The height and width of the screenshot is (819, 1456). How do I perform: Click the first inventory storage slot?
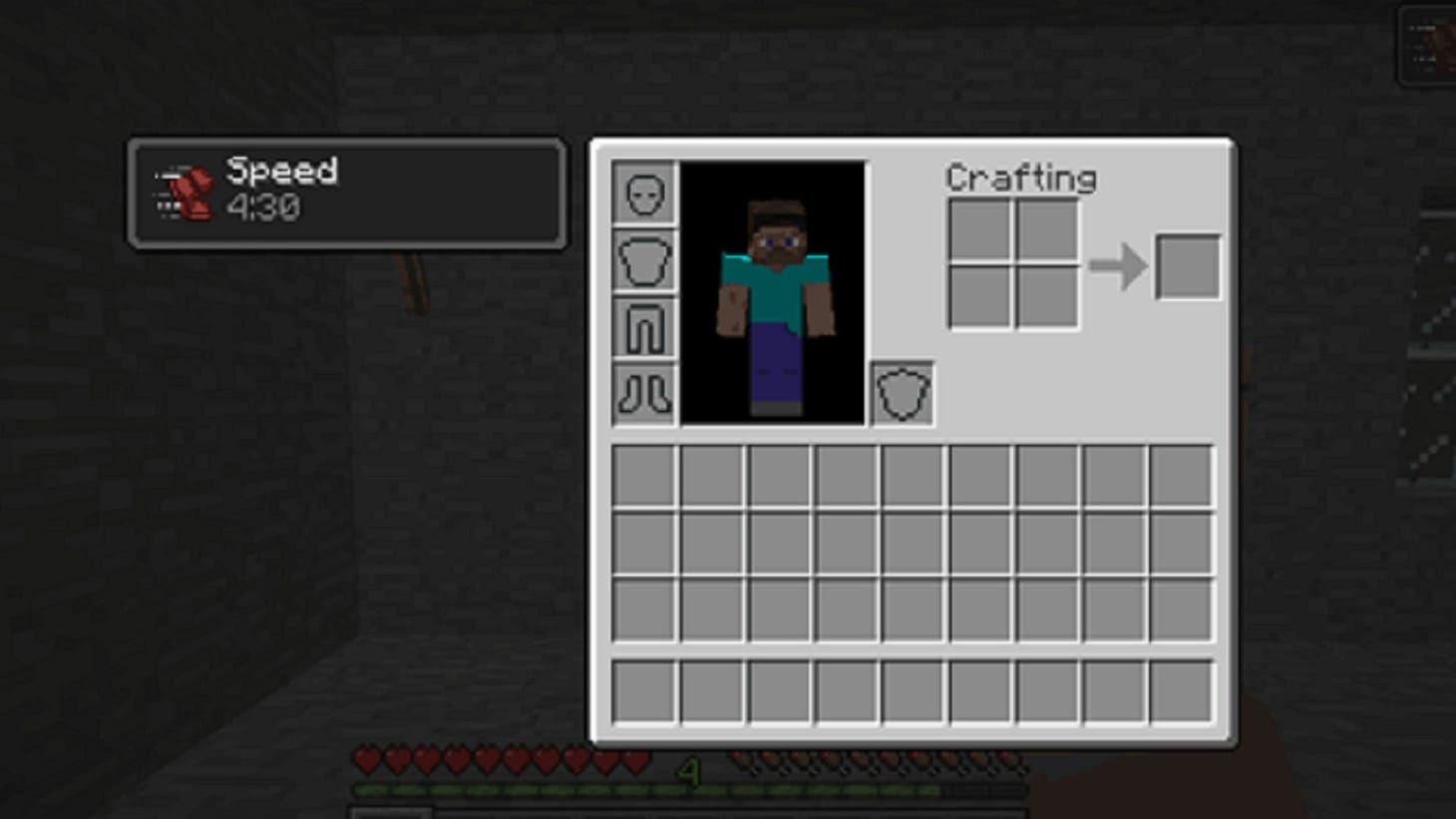[643, 477]
